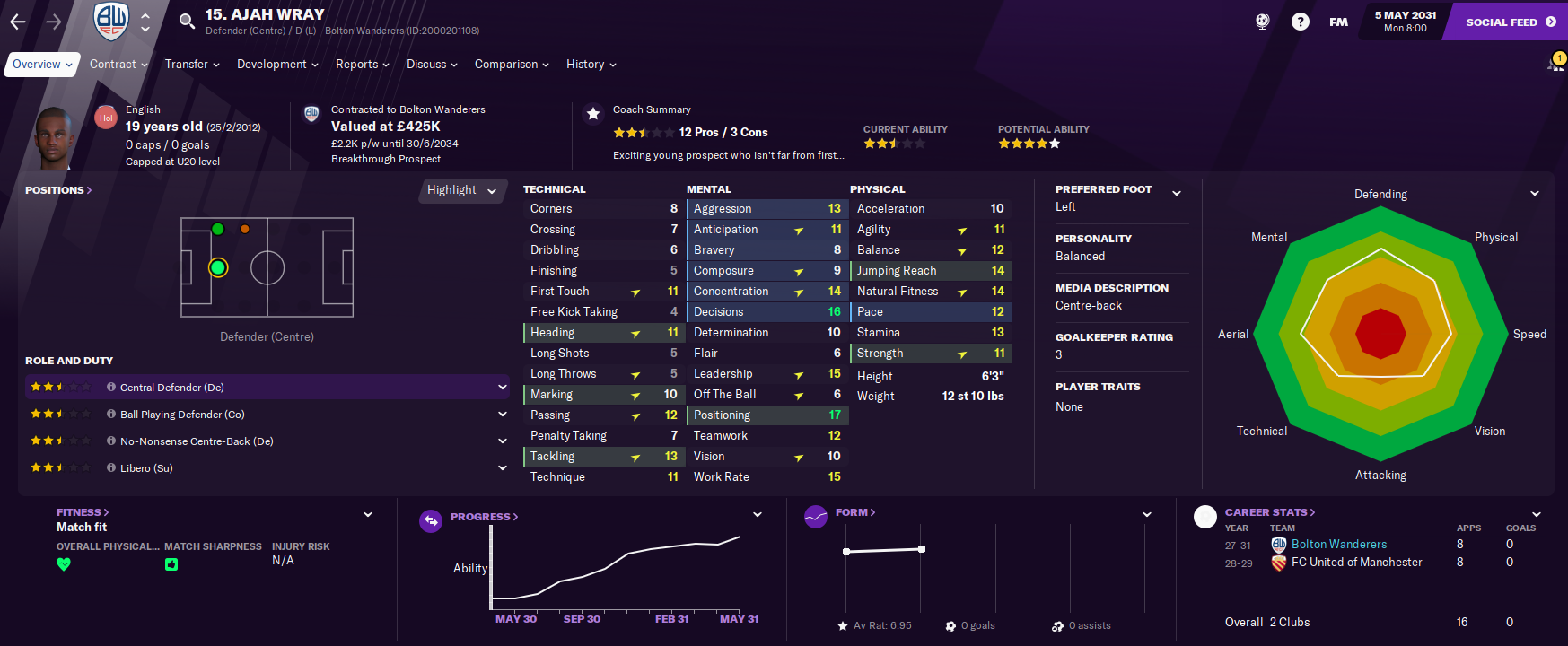Open the Bolton Wanderers career stats link
The image size is (1568, 646).
point(1338,545)
